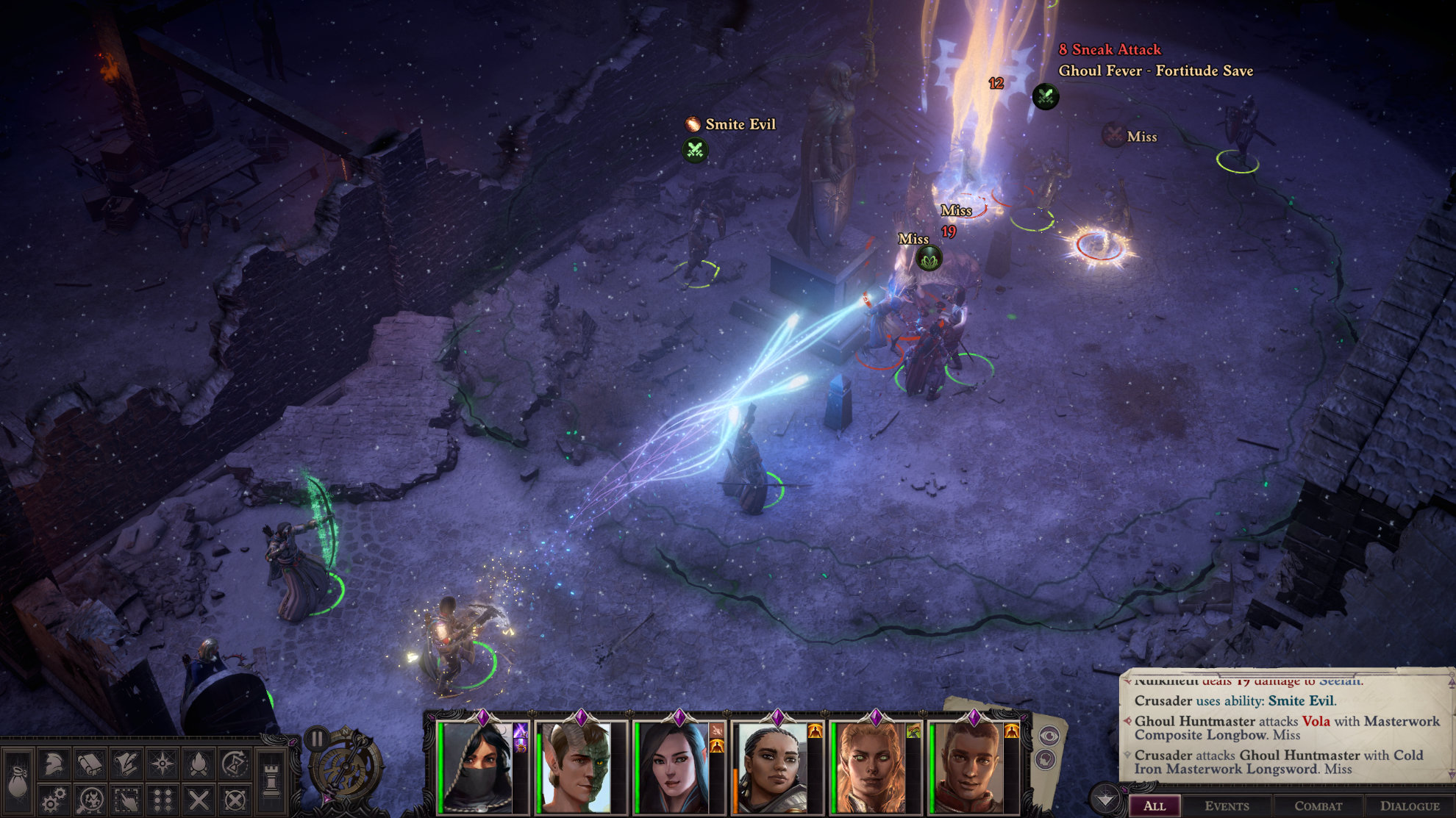Open settings with the gears icon
This screenshot has width=1456, height=818.
point(54,799)
